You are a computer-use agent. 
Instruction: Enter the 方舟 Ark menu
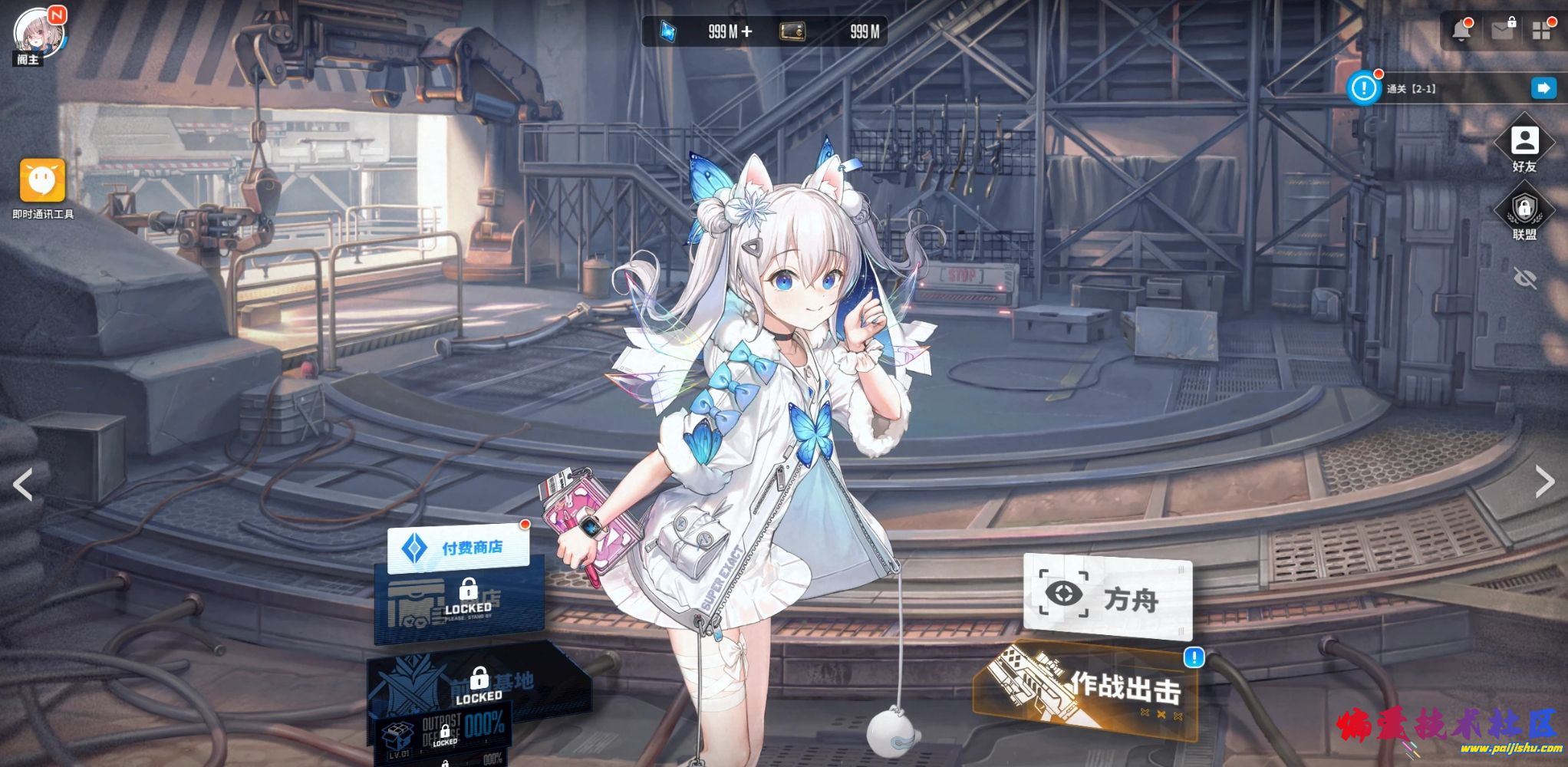[x=1107, y=597]
